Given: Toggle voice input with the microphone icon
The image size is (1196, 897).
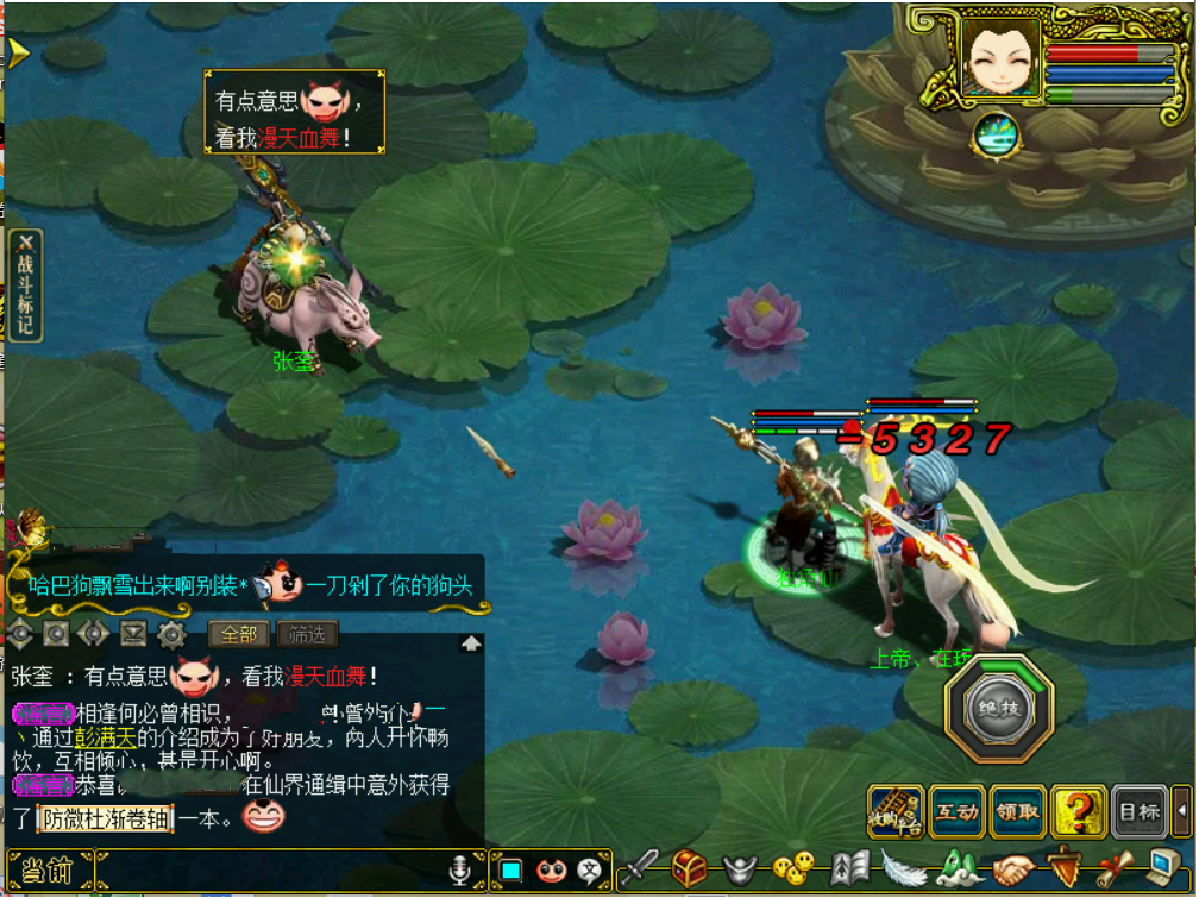Looking at the screenshot, I should tap(459, 872).
